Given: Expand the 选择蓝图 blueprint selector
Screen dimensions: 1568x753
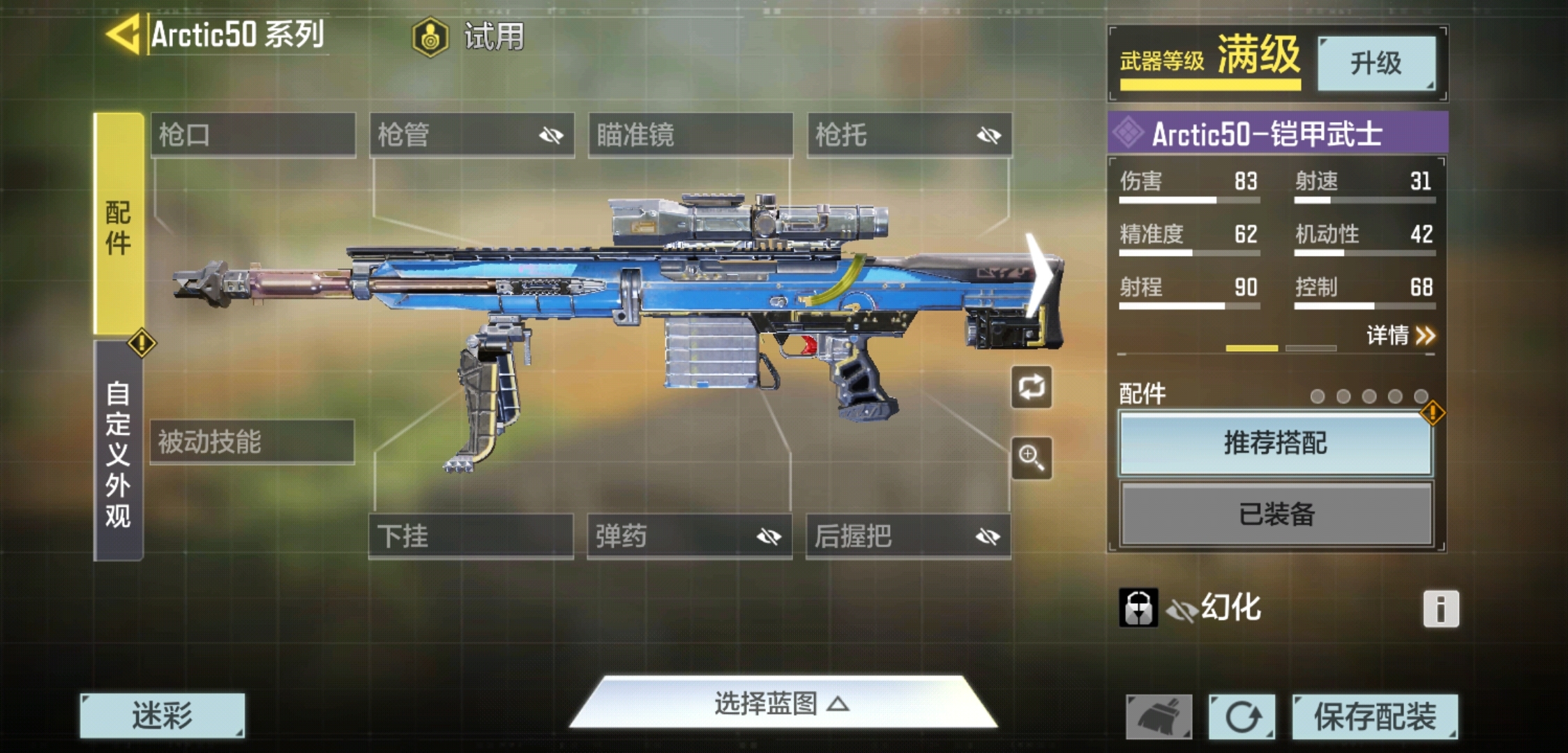Looking at the screenshot, I should pyautogui.click(x=782, y=703).
